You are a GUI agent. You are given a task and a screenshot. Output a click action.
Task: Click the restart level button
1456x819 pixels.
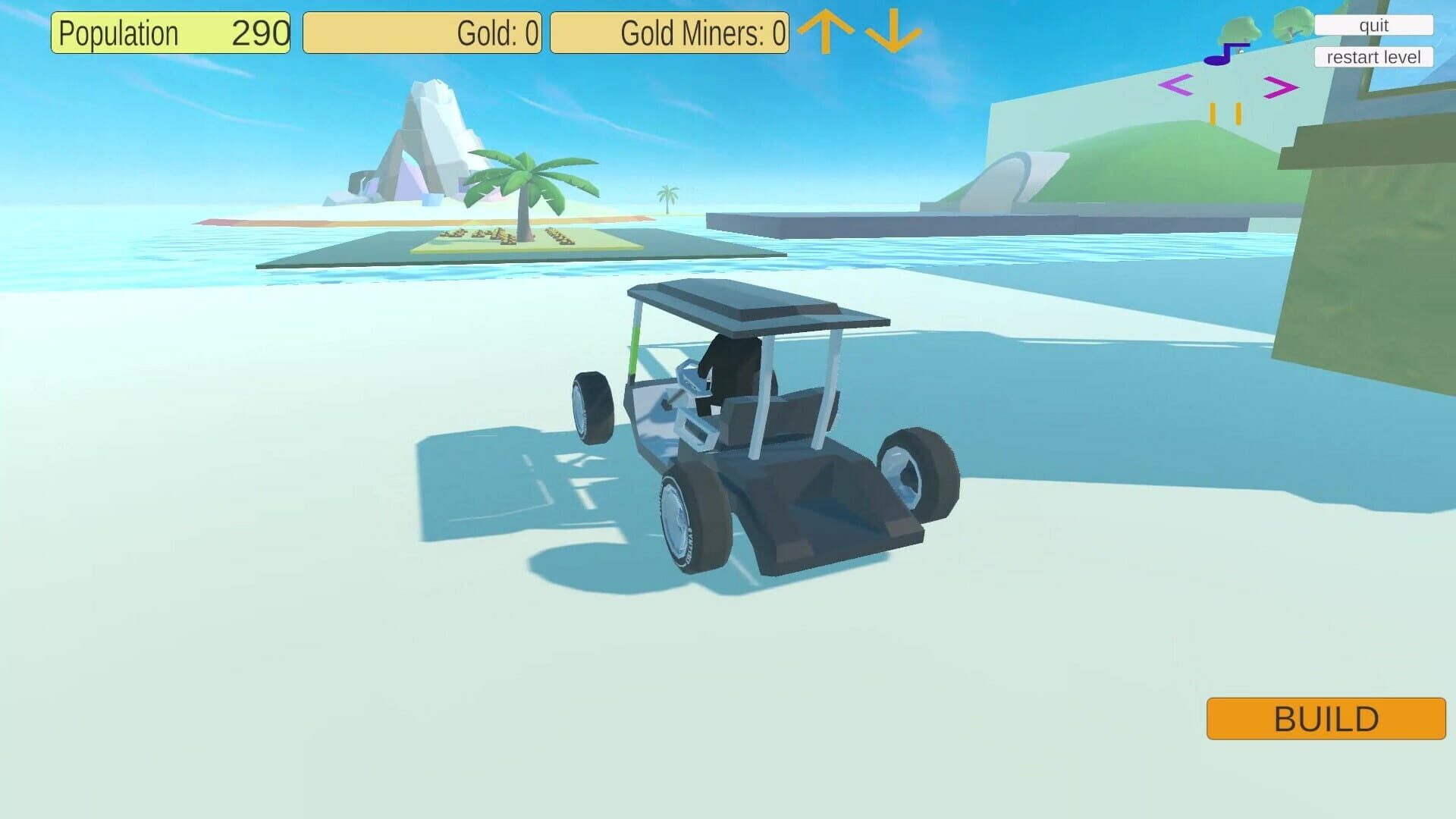[1373, 56]
